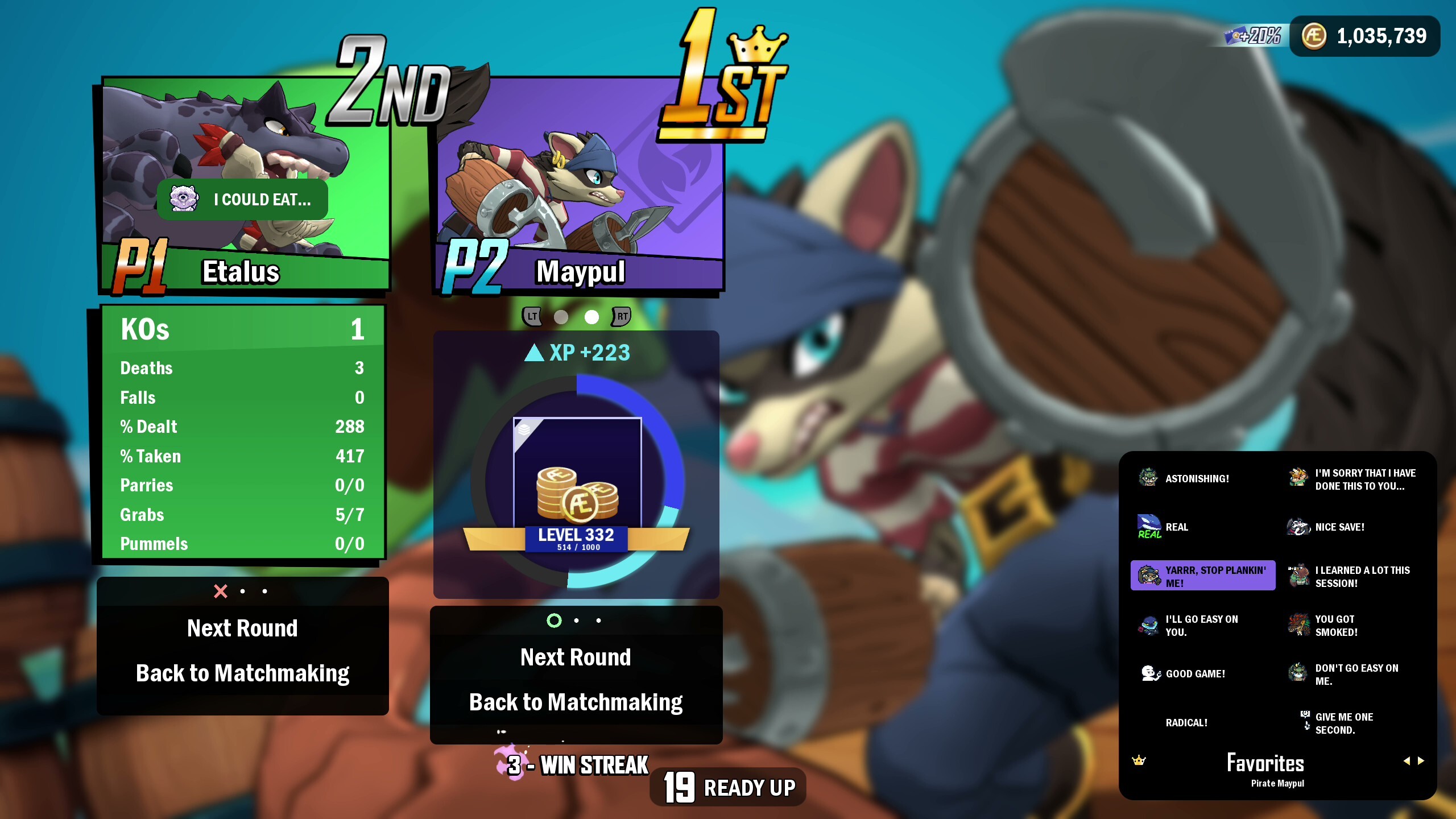
Task: Click the '19 READY UP' timer banner
Action: coord(728,788)
